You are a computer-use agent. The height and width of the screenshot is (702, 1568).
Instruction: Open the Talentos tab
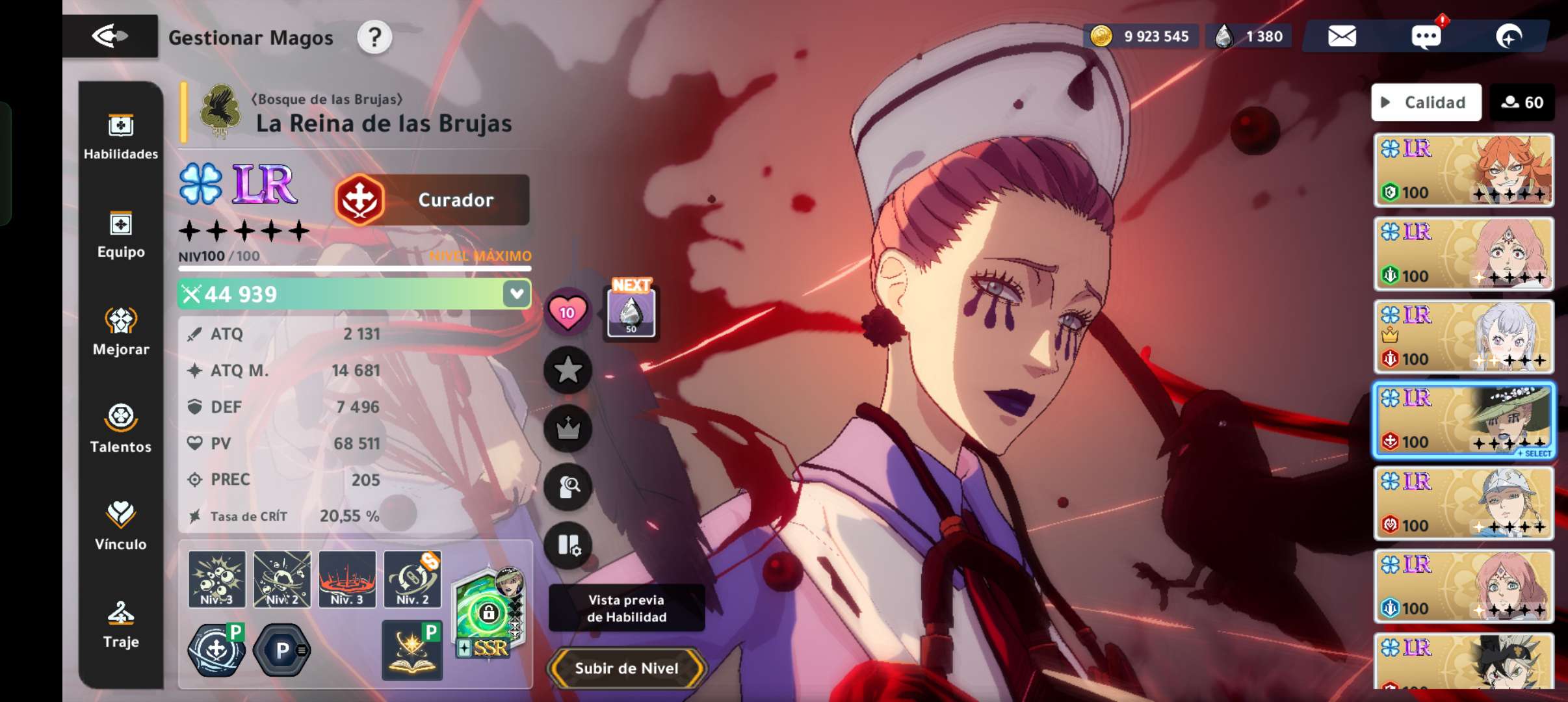[121, 428]
